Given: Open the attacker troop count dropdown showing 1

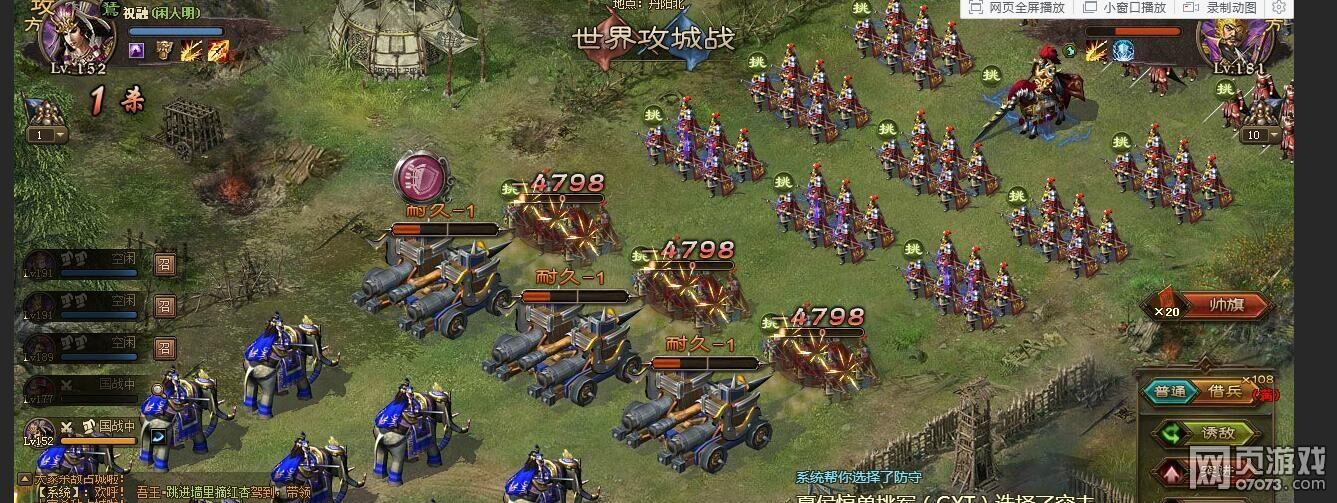Looking at the screenshot, I should (47, 135).
